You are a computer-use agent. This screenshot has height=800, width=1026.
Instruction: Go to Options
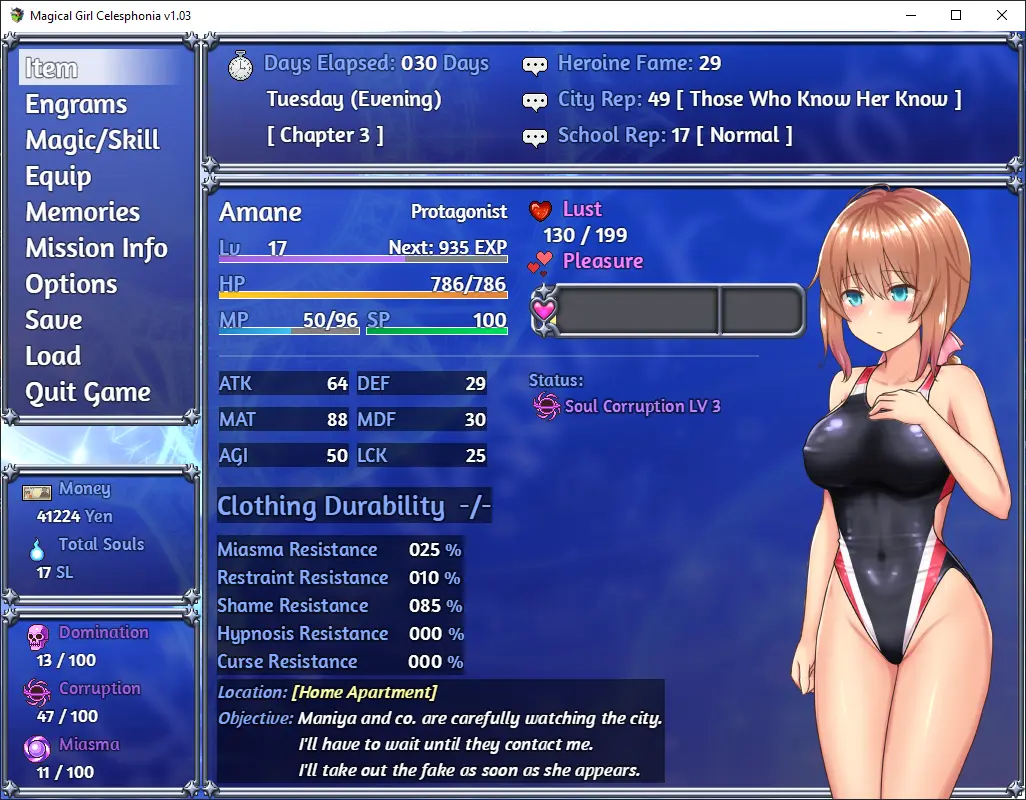[x=71, y=284]
